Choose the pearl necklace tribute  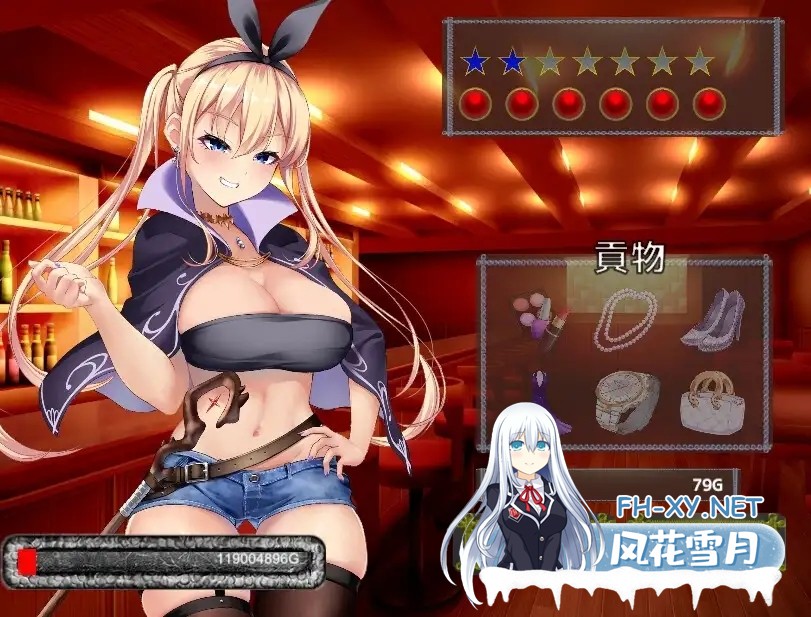(626, 318)
